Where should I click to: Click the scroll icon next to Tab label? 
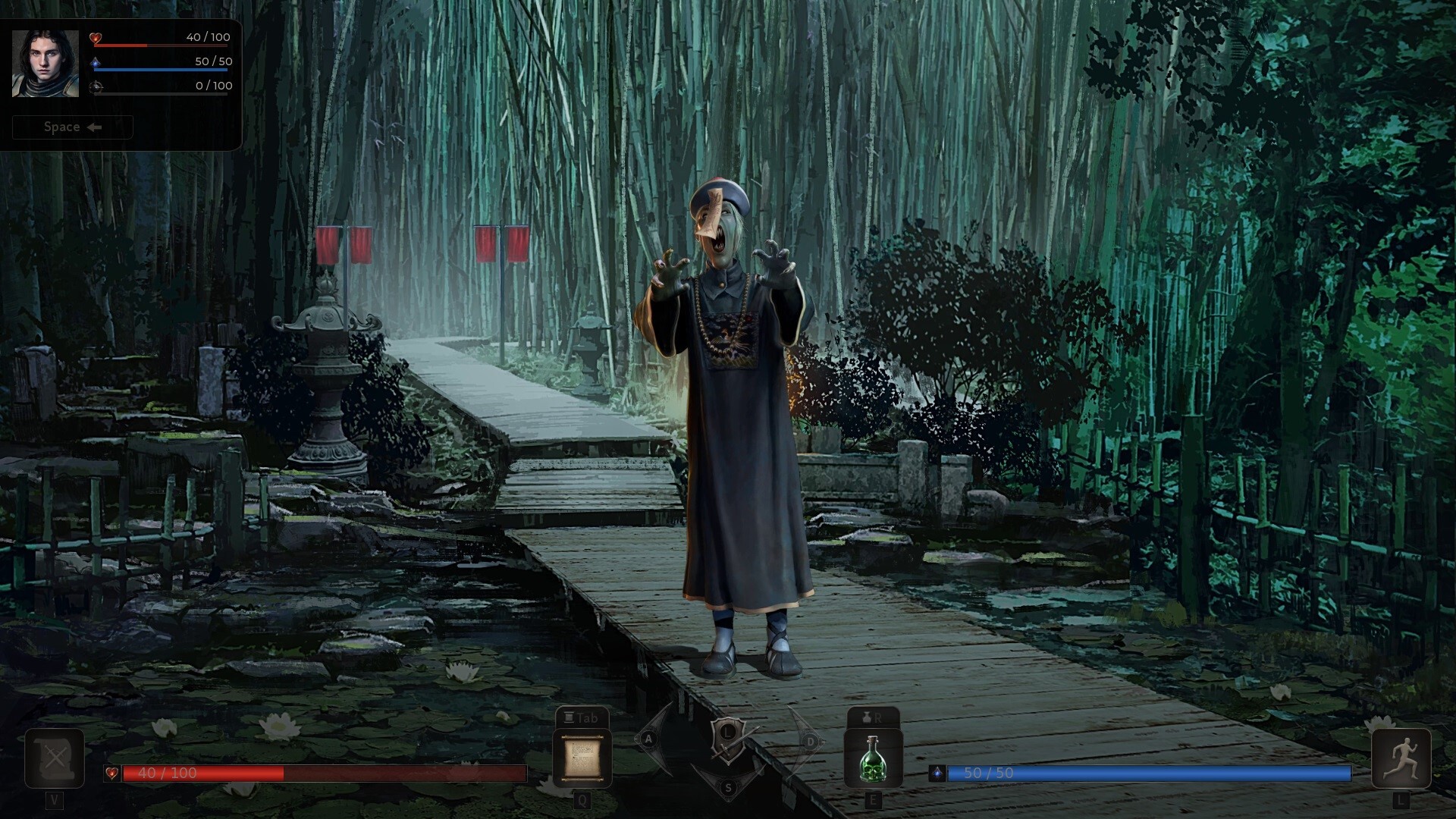(x=570, y=717)
